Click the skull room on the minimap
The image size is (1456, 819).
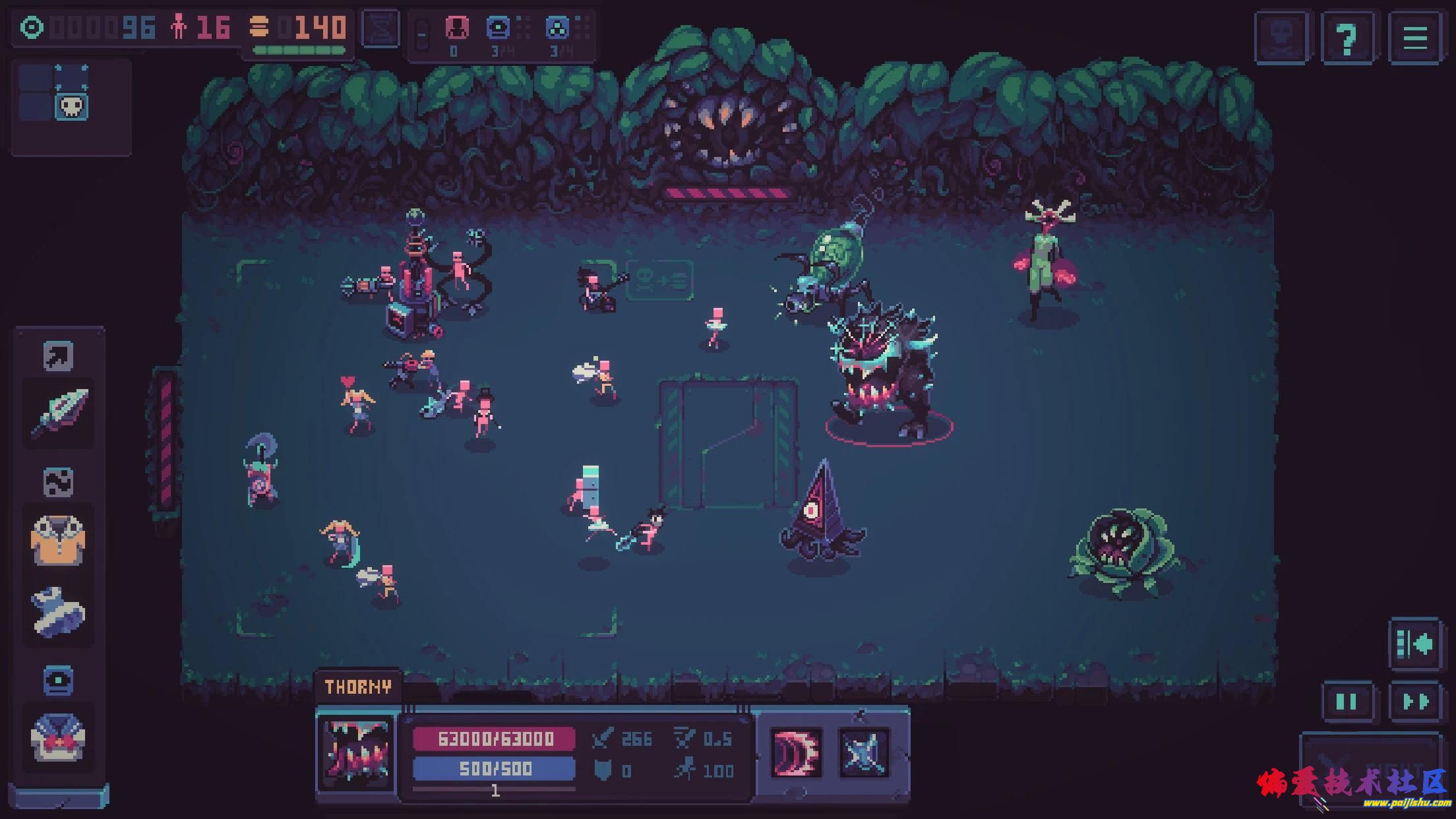pyautogui.click(x=71, y=107)
